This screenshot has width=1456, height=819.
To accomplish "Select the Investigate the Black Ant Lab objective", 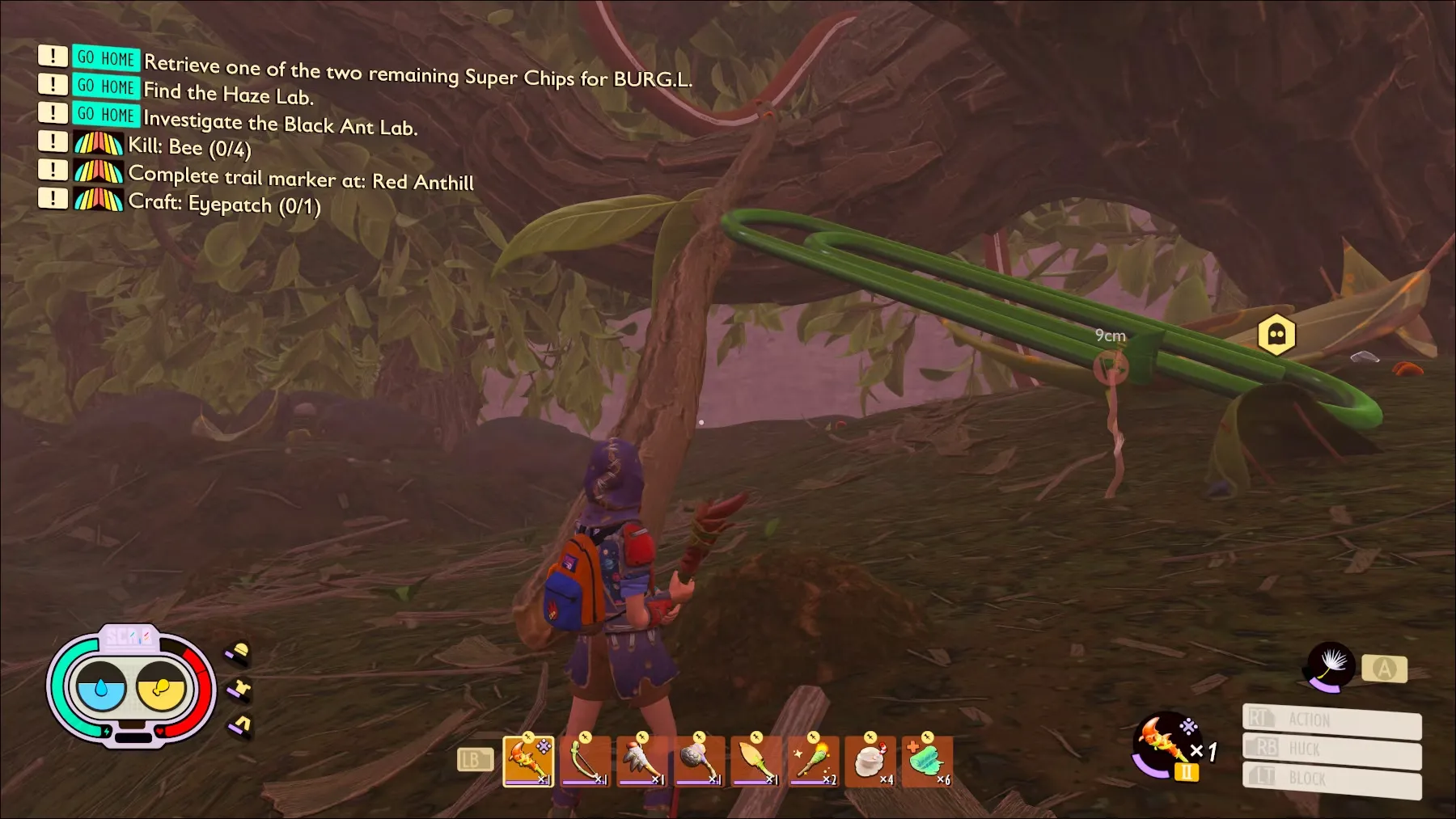I will point(280,123).
